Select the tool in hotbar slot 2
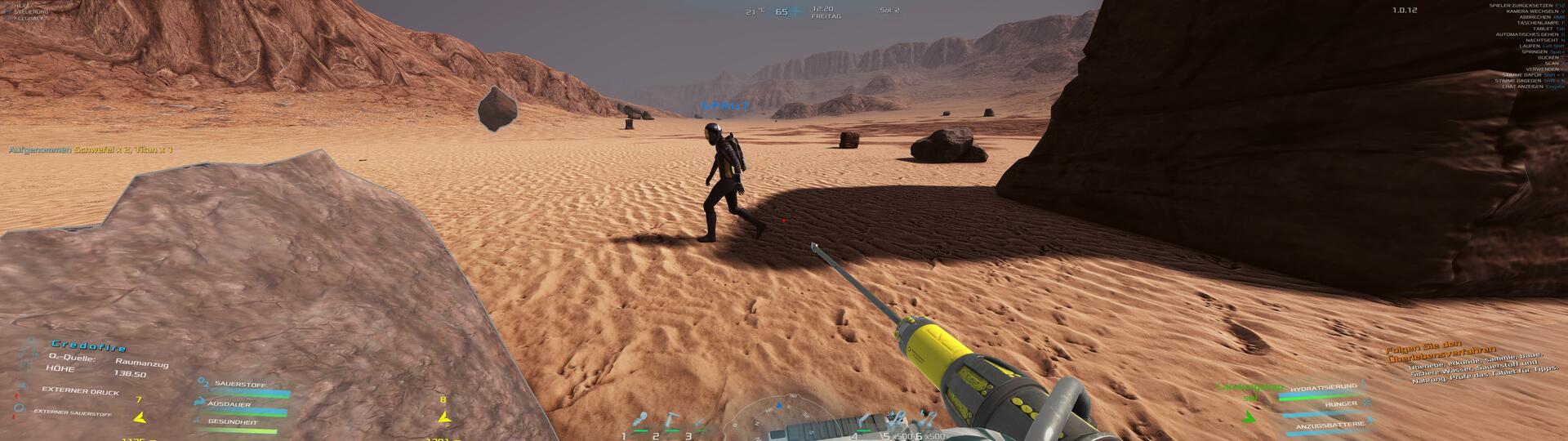Viewport: 1568px width, 441px height. 671,421
